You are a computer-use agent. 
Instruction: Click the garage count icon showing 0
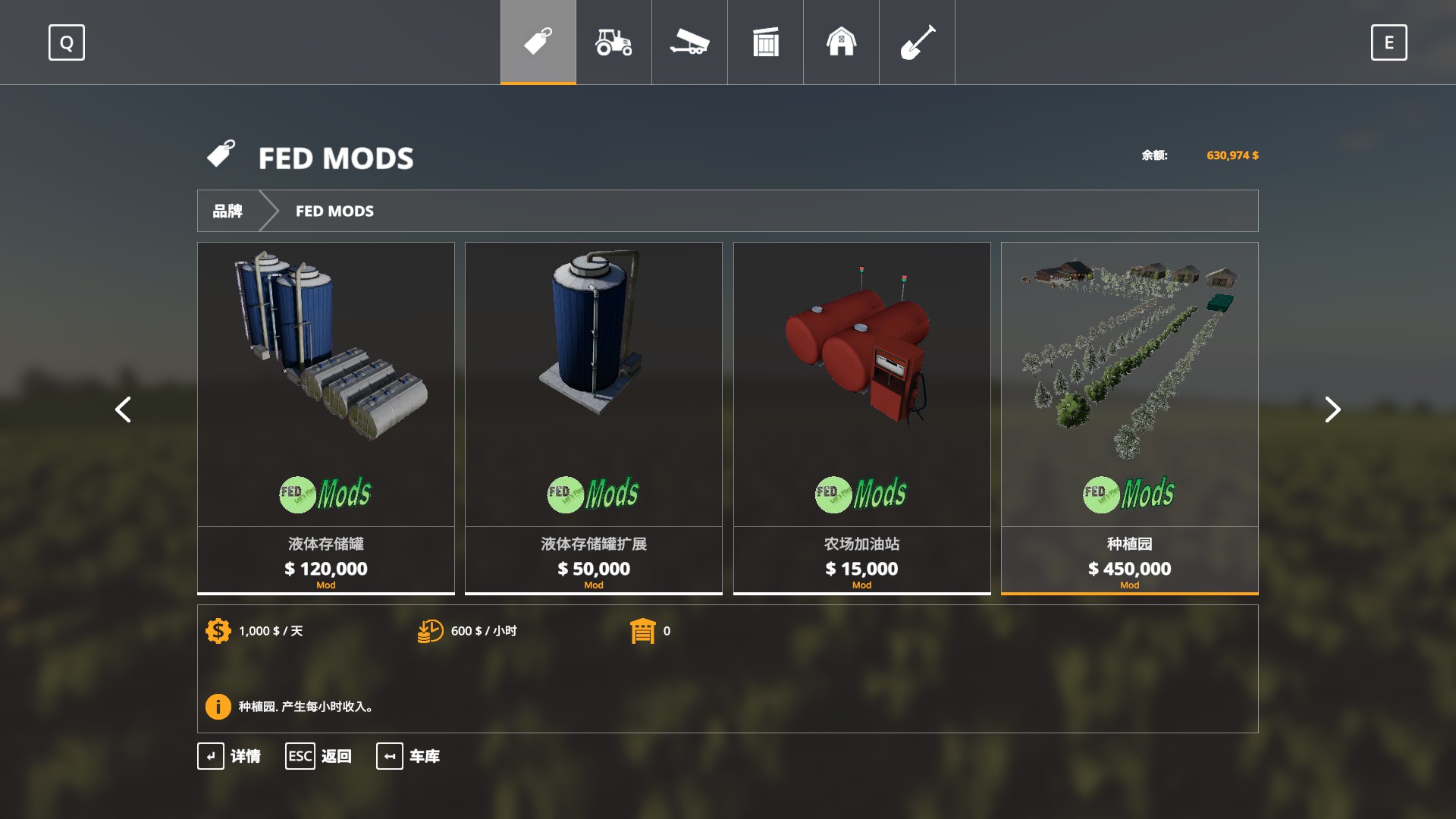(644, 630)
